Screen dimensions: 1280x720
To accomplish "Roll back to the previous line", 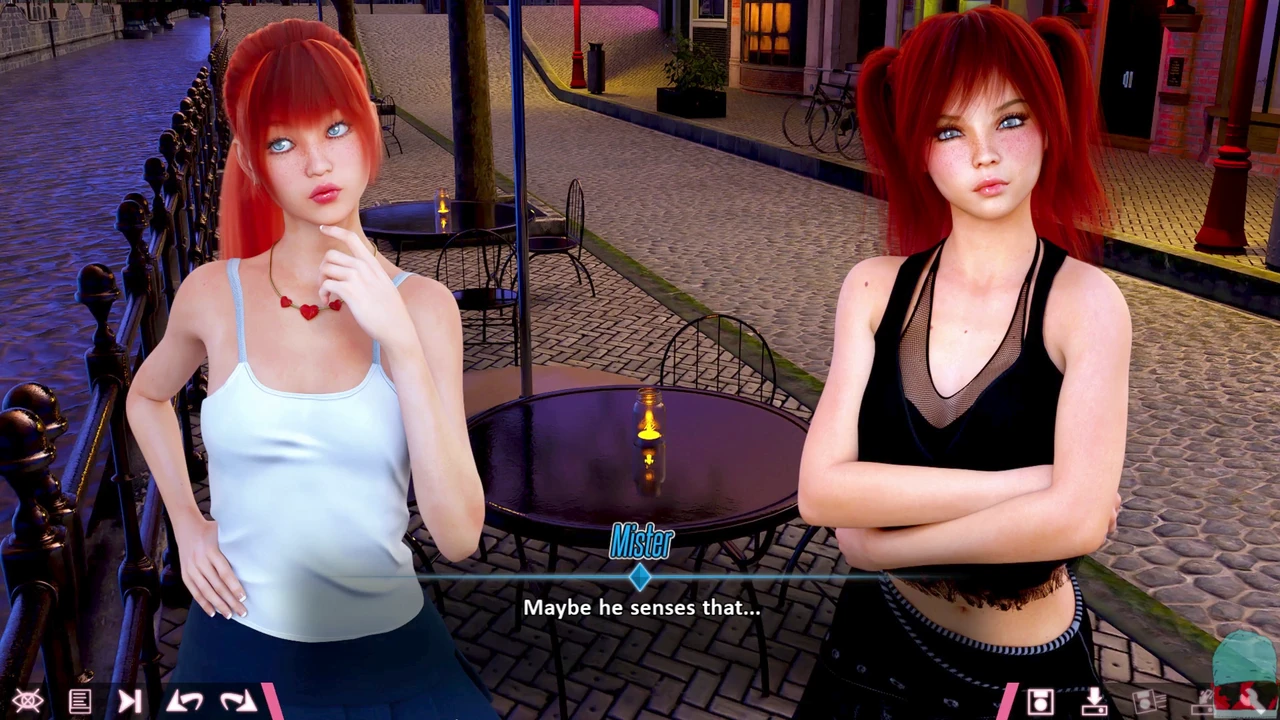I will pyautogui.click(x=185, y=702).
